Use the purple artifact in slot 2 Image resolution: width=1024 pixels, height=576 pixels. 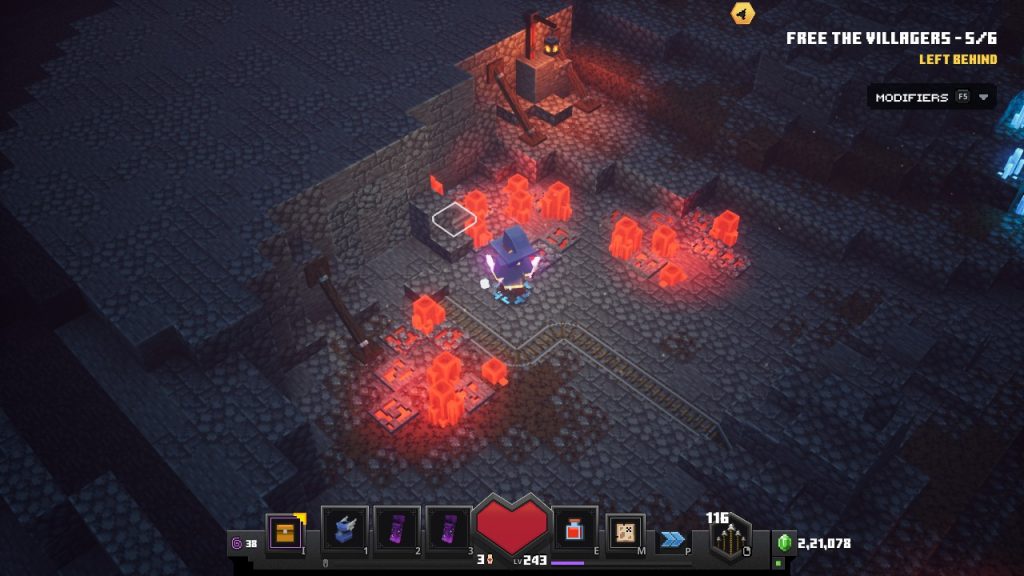click(397, 529)
